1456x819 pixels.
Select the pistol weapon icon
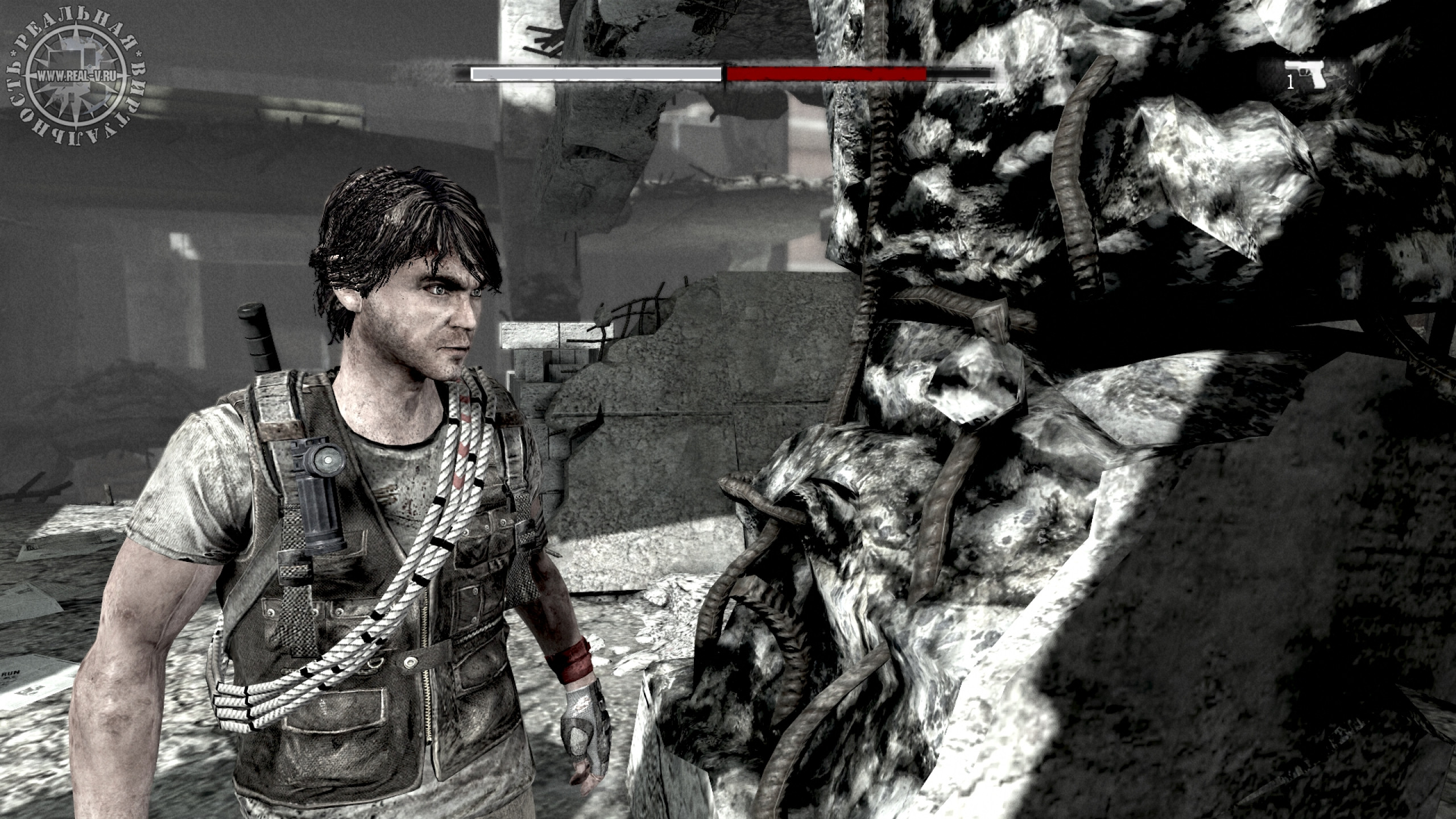tap(1310, 74)
